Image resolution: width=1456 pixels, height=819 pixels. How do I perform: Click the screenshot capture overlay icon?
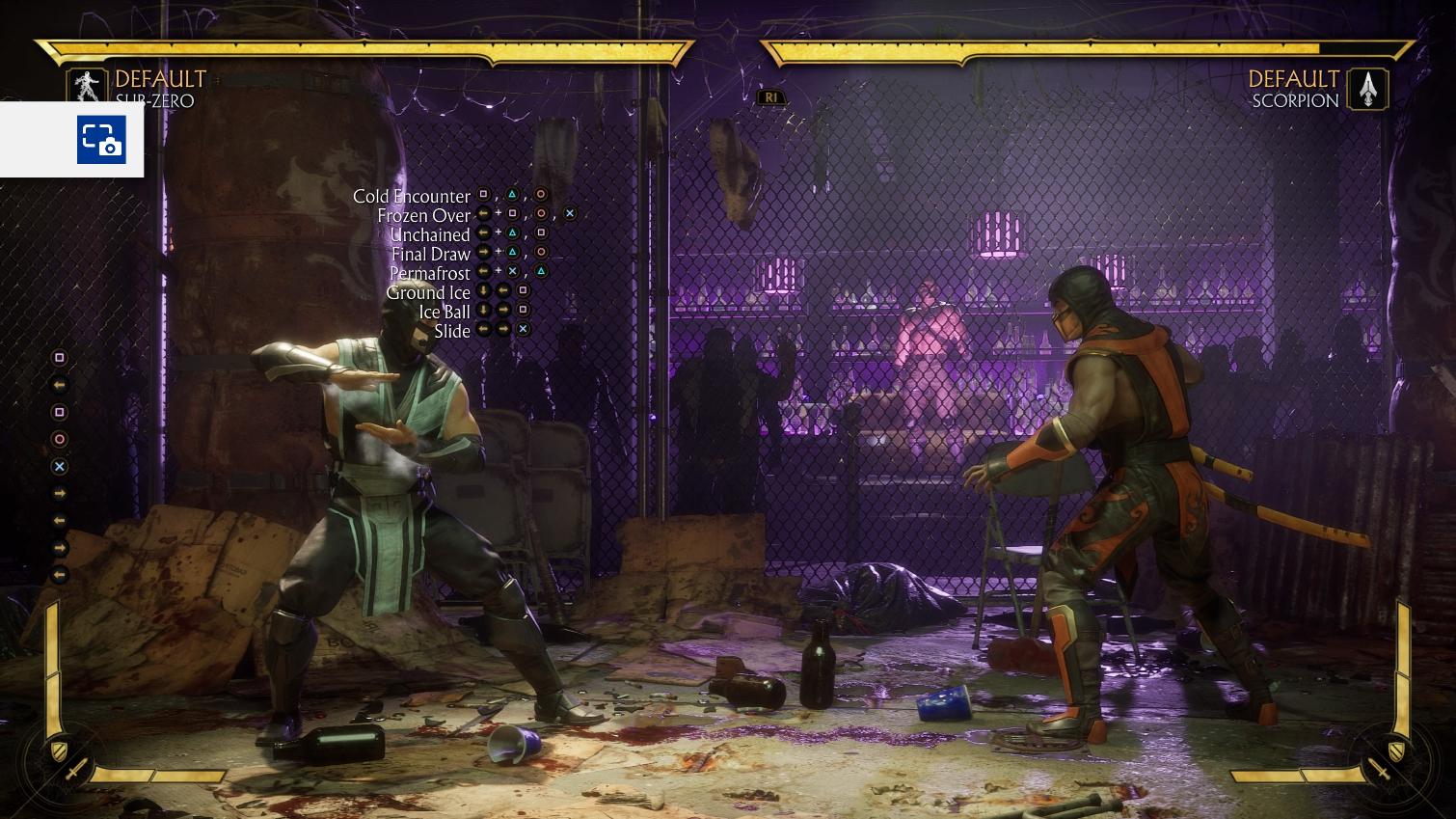click(x=101, y=140)
